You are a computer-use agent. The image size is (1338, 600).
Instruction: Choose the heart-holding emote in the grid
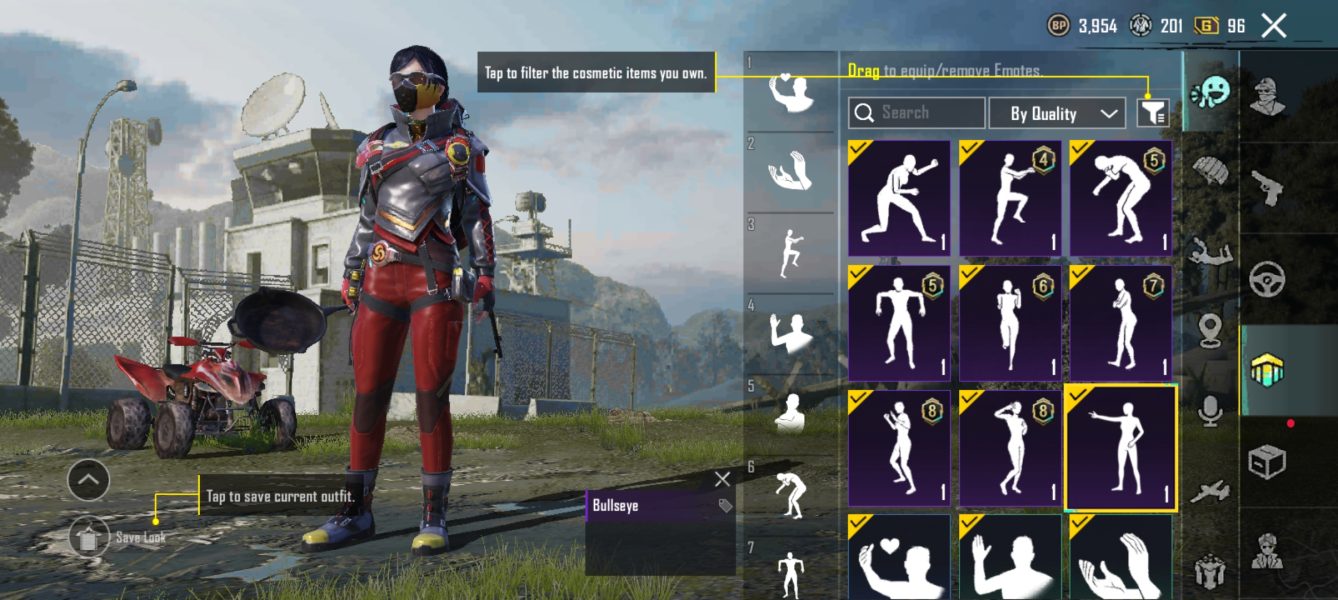(899, 558)
